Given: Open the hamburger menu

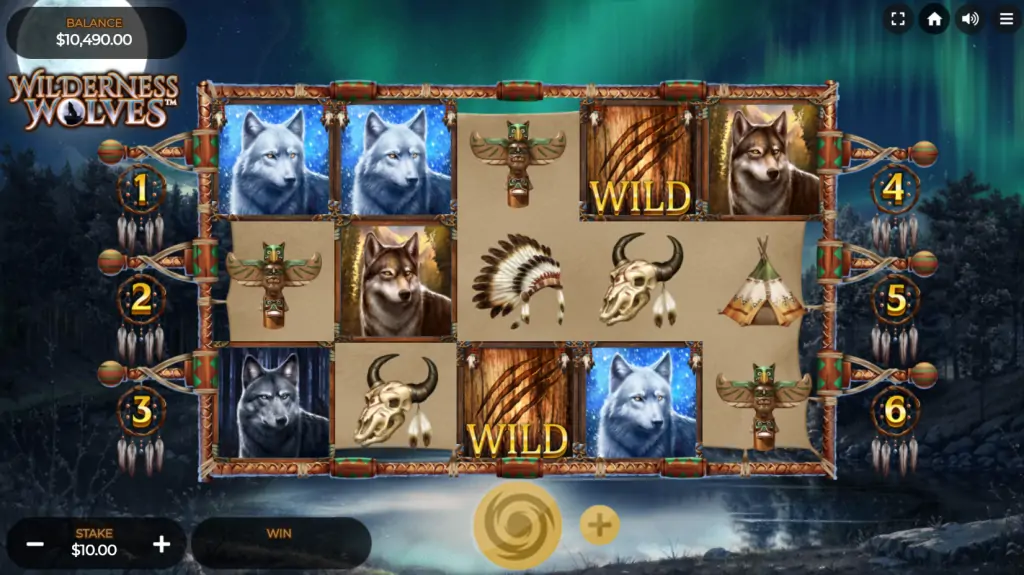Looking at the screenshot, I should (x=1006, y=19).
